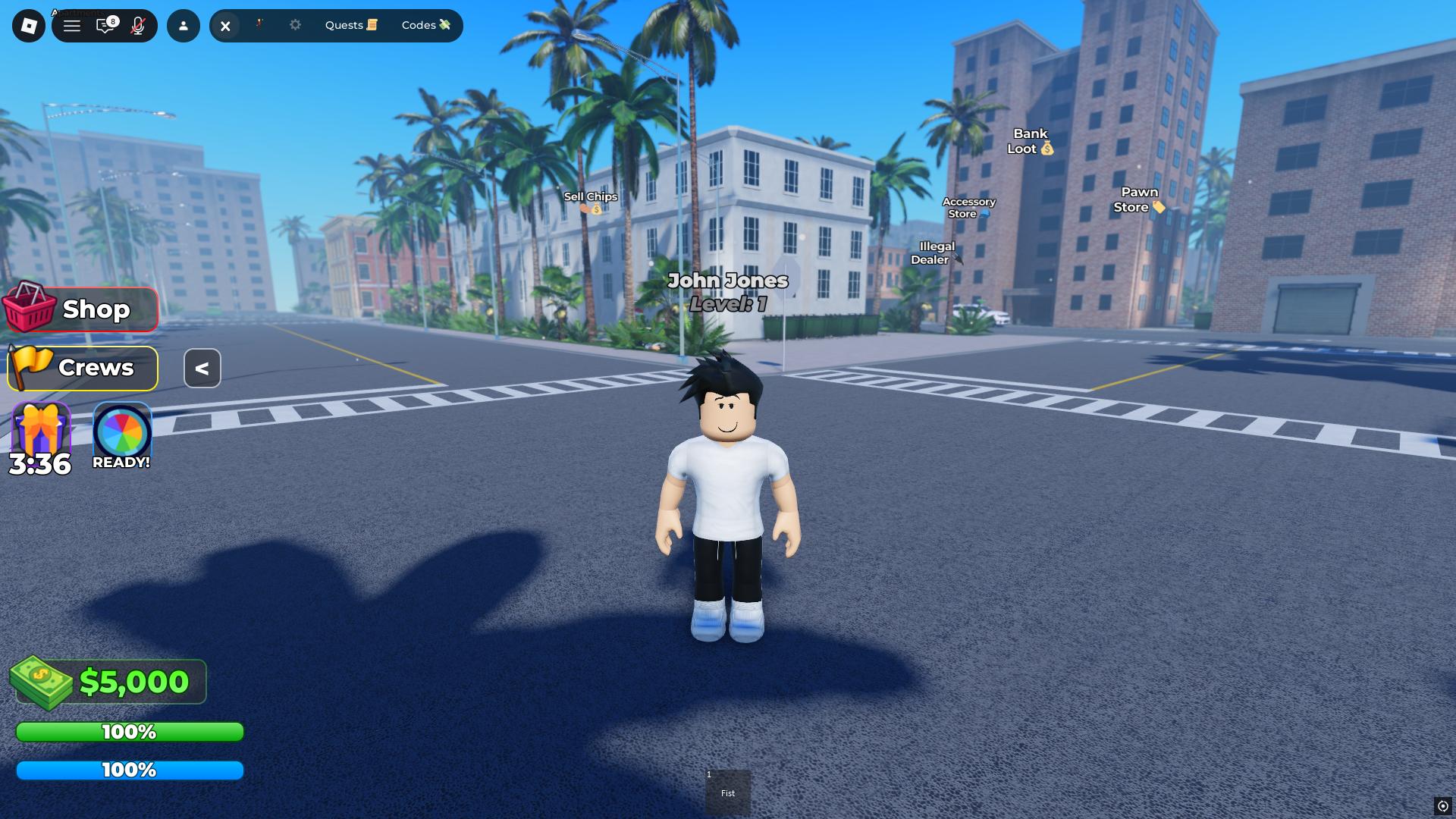Toggle the hamburger menu button
This screenshot has height=819, width=1456.
pos(72,25)
